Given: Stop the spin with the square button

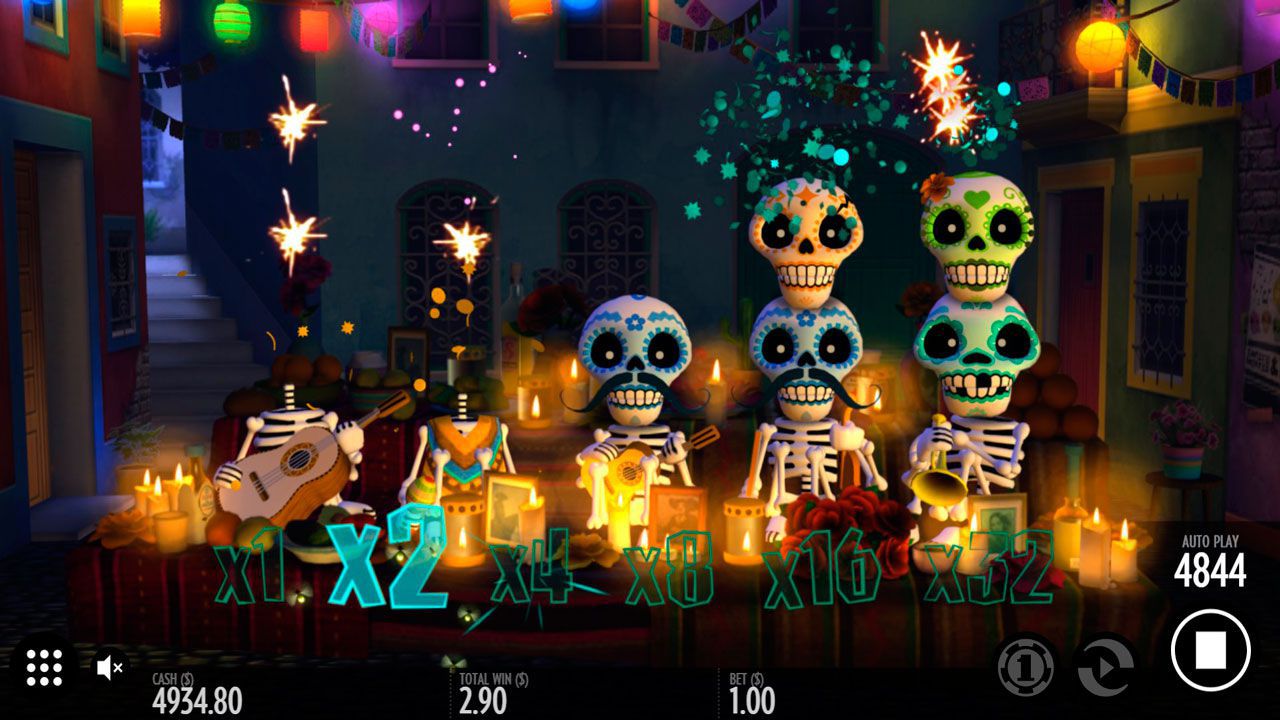Looking at the screenshot, I should (1210, 650).
